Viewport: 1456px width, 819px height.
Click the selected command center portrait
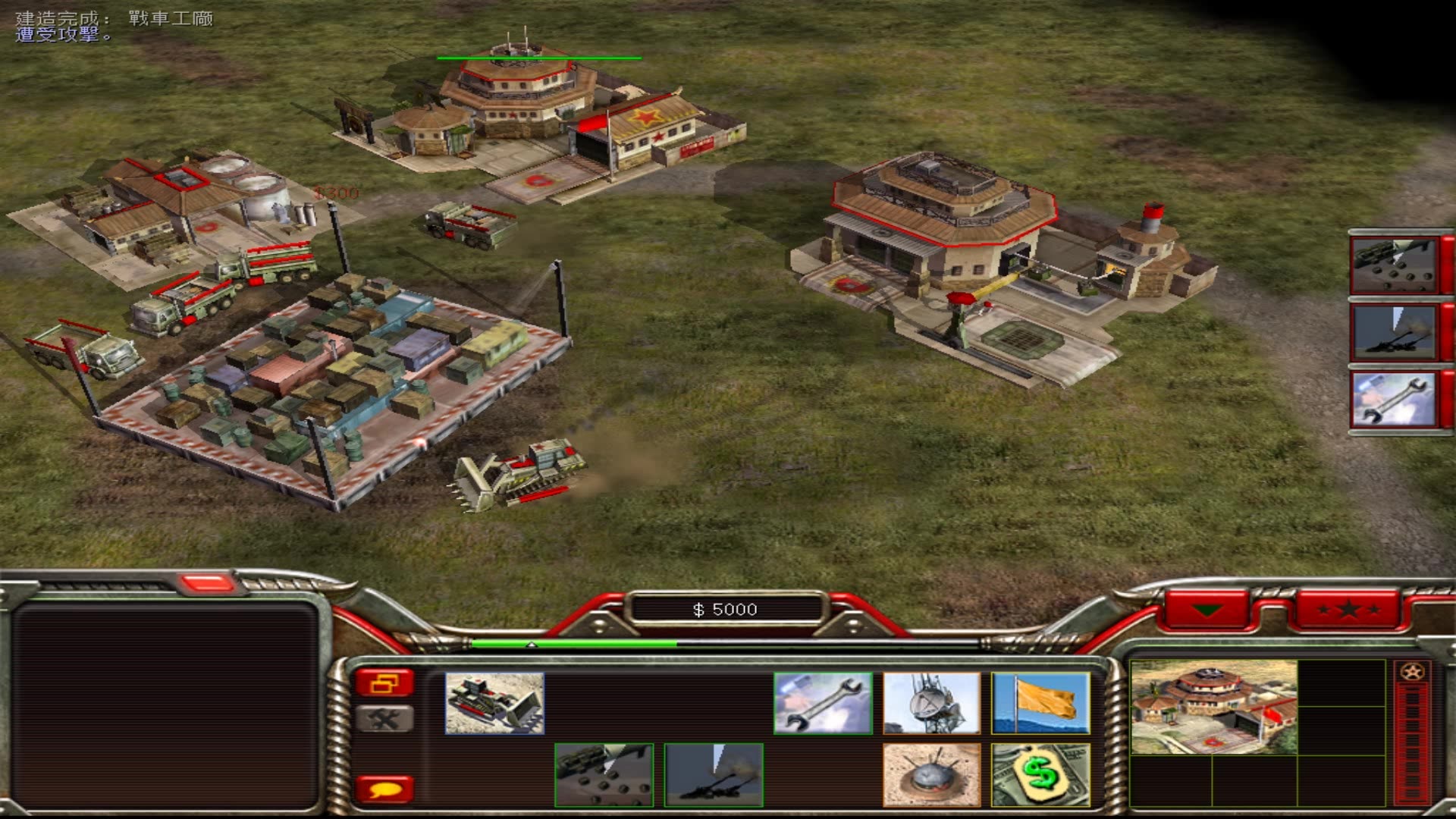(1213, 708)
